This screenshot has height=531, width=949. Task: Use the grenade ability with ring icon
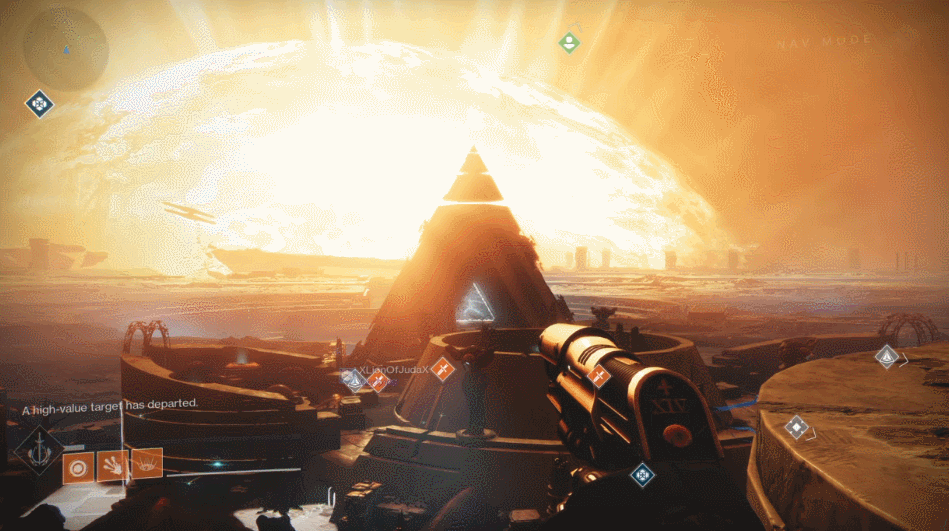point(78,466)
